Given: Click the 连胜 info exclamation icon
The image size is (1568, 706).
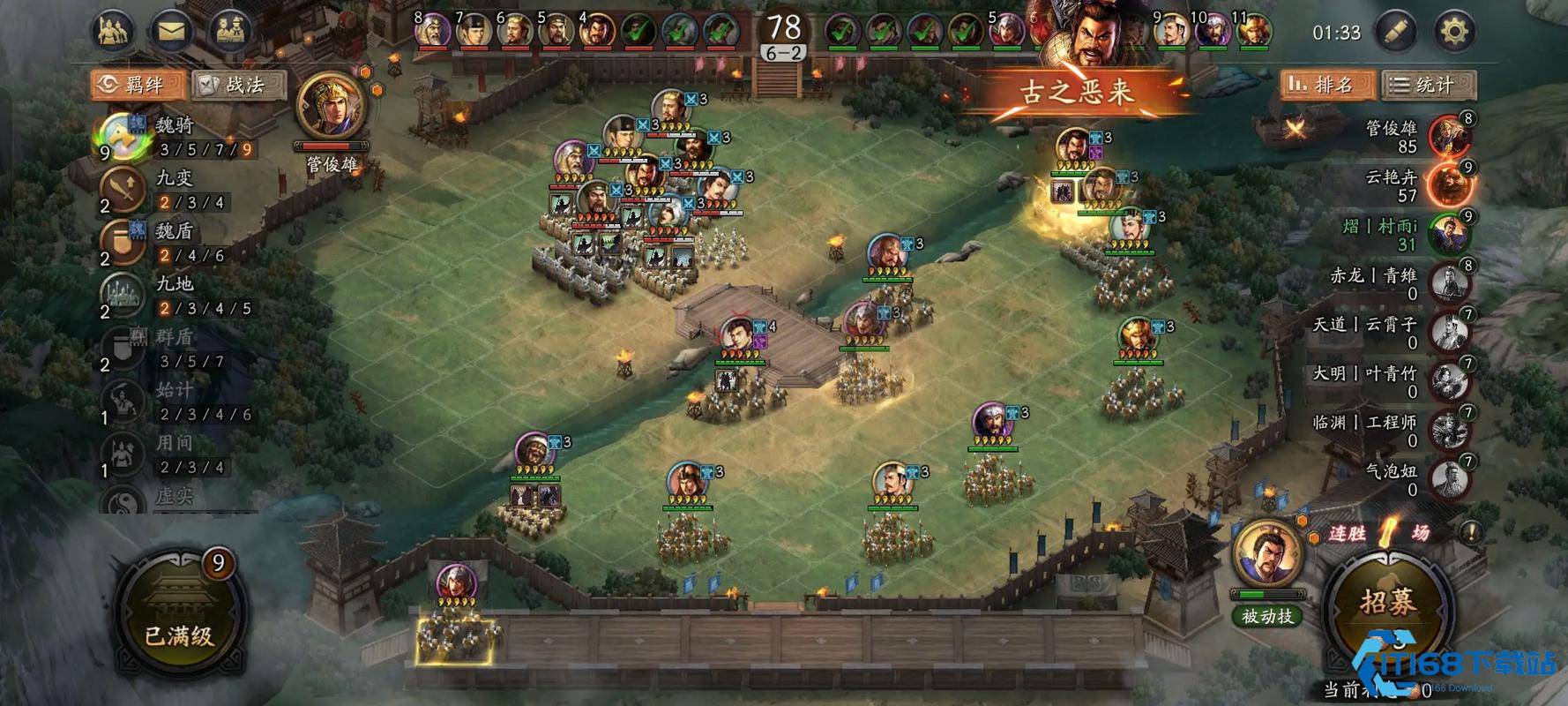Looking at the screenshot, I should coord(1470,532).
